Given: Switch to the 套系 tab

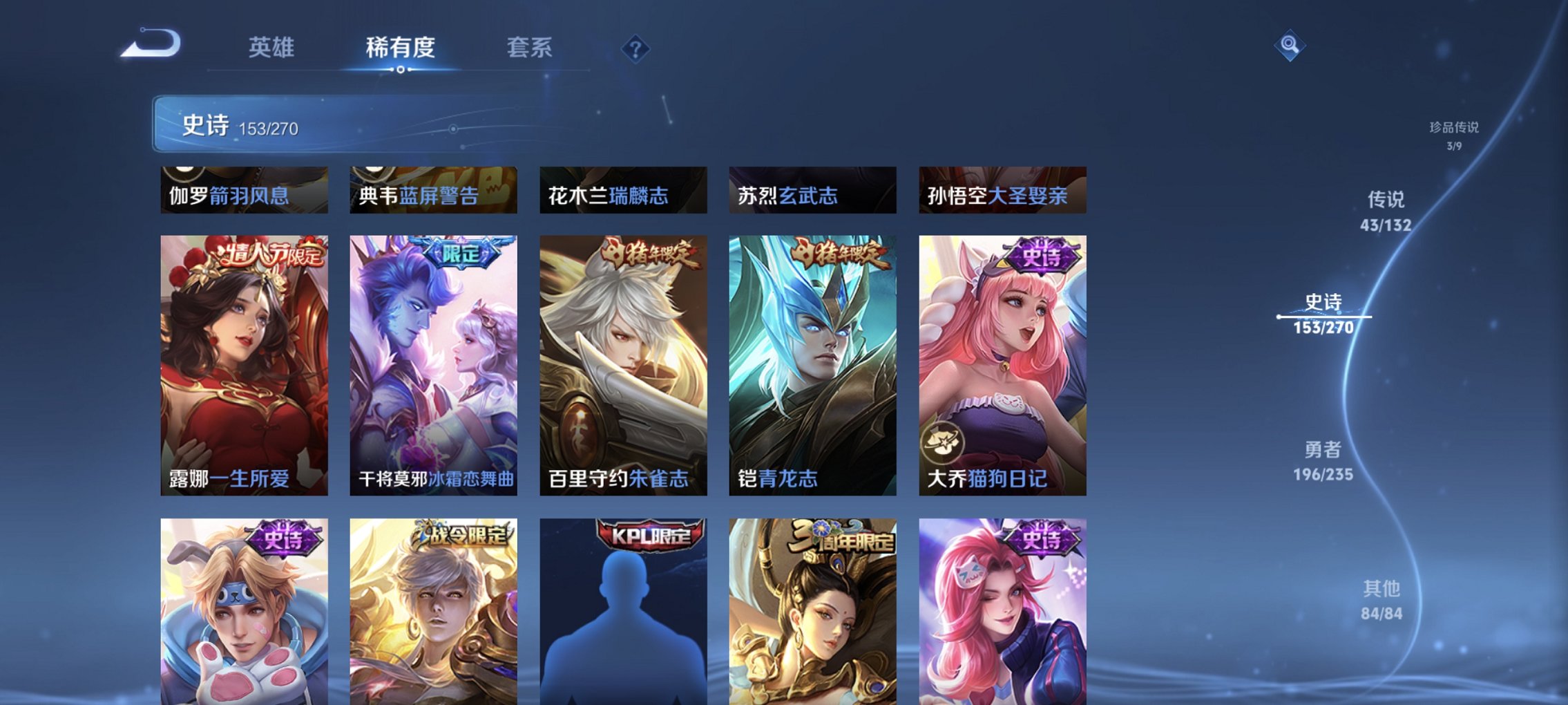Looking at the screenshot, I should [529, 49].
